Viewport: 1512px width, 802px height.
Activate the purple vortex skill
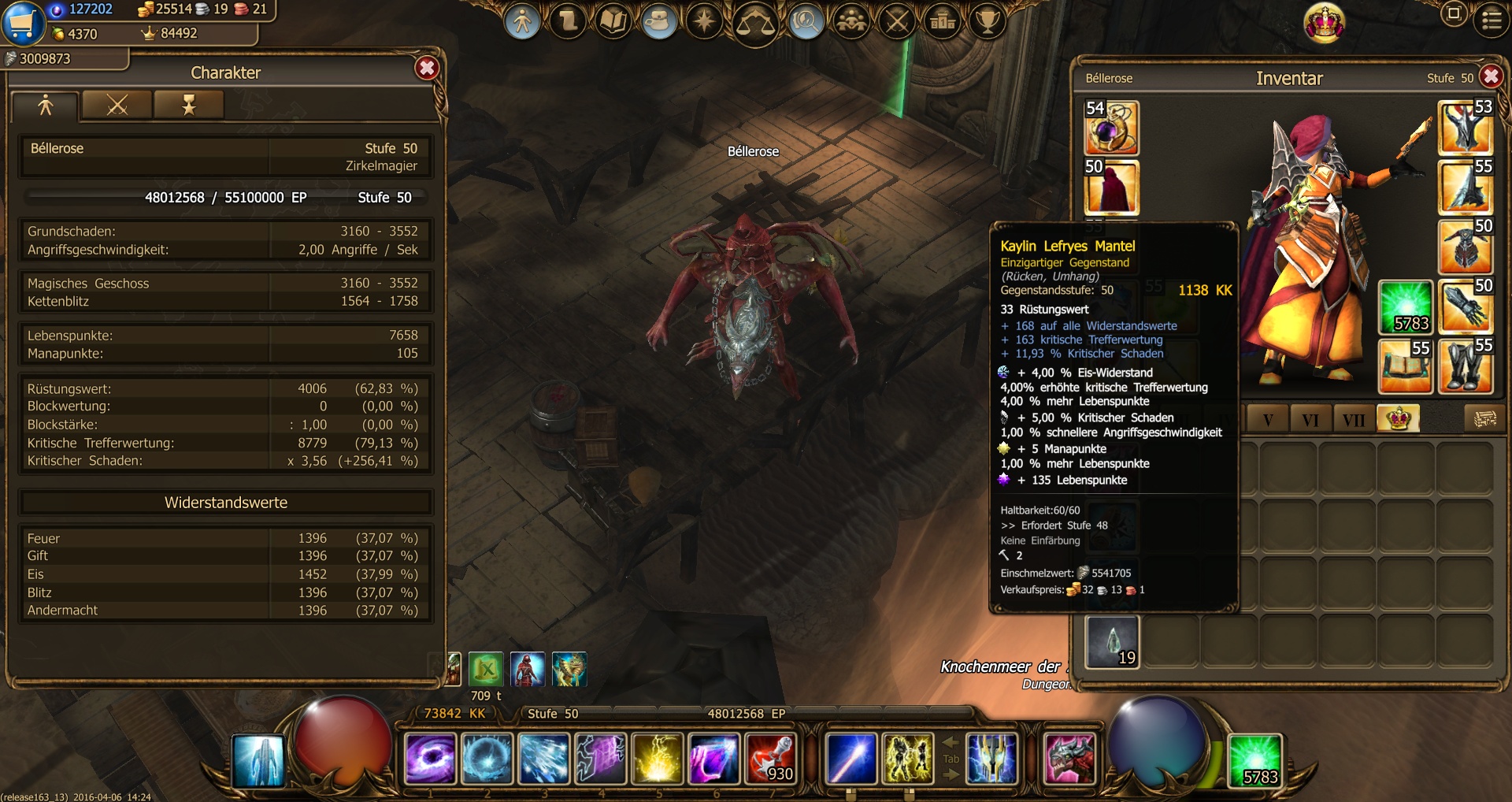430,759
